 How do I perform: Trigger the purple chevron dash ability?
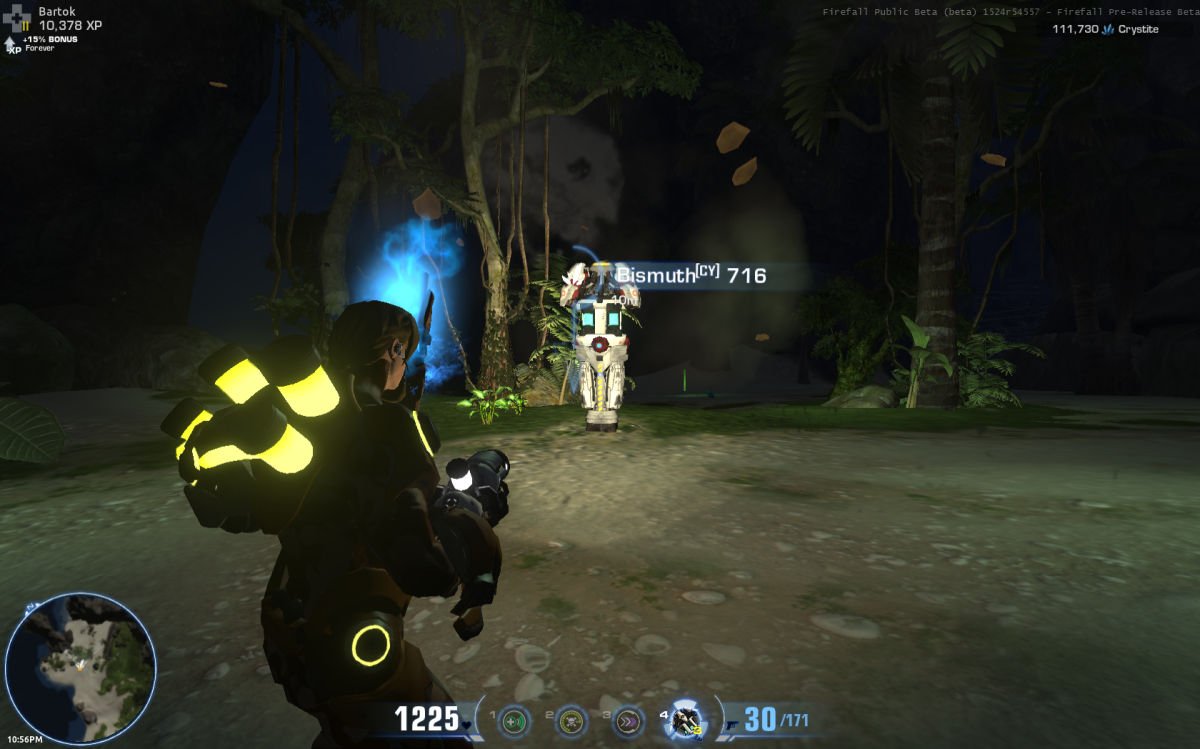click(x=629, y=720)
